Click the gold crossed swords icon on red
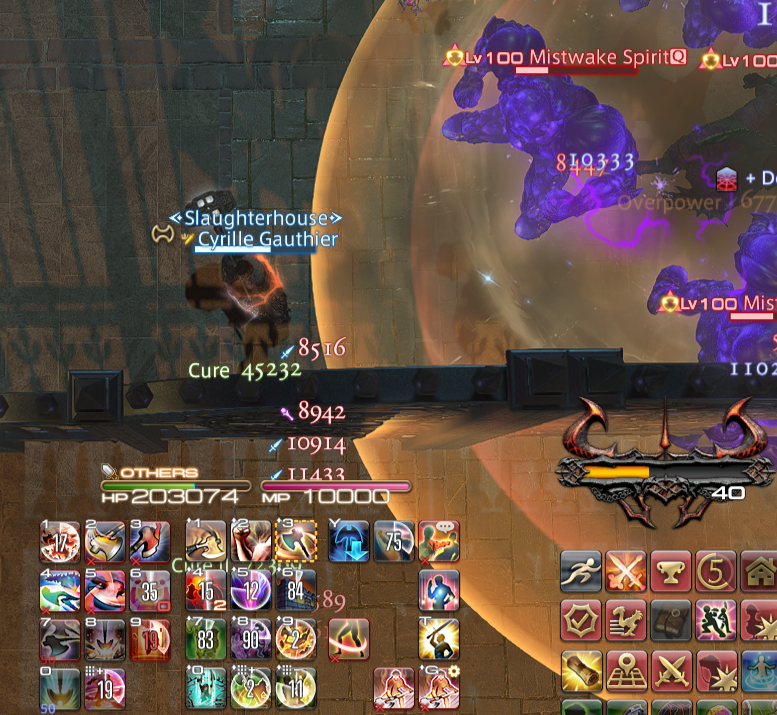This screenshot has height=715, width=777. click(671, 669)
